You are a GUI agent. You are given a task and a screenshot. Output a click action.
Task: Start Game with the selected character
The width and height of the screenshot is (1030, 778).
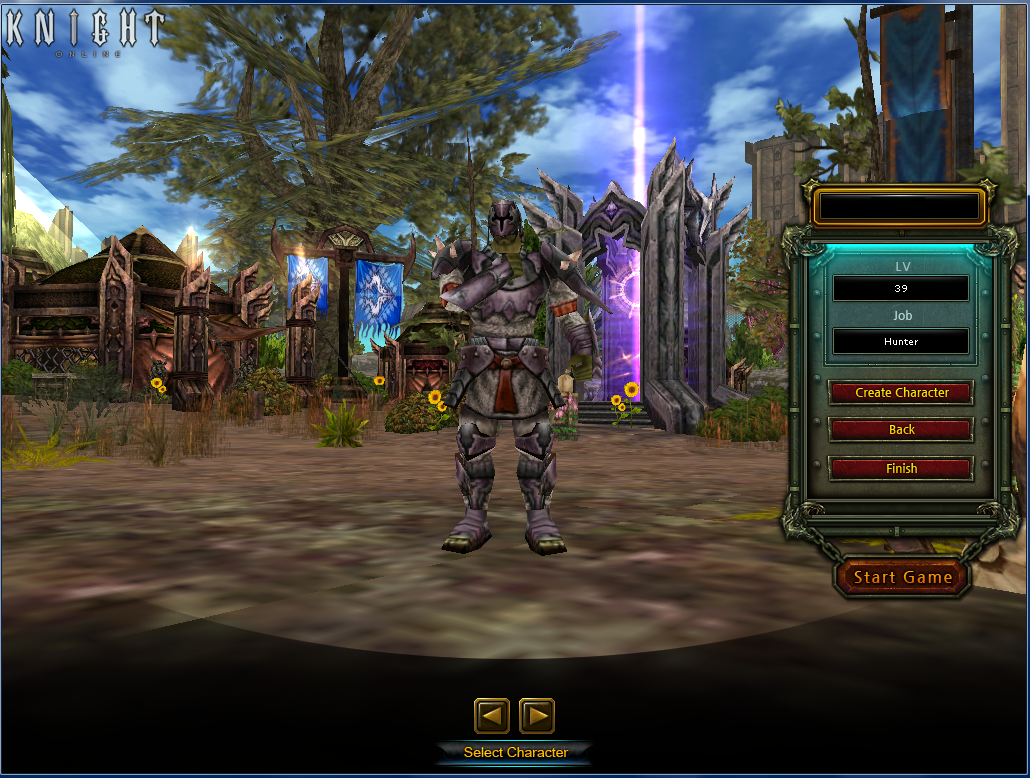pyautogui.click(x=902, y=577)
